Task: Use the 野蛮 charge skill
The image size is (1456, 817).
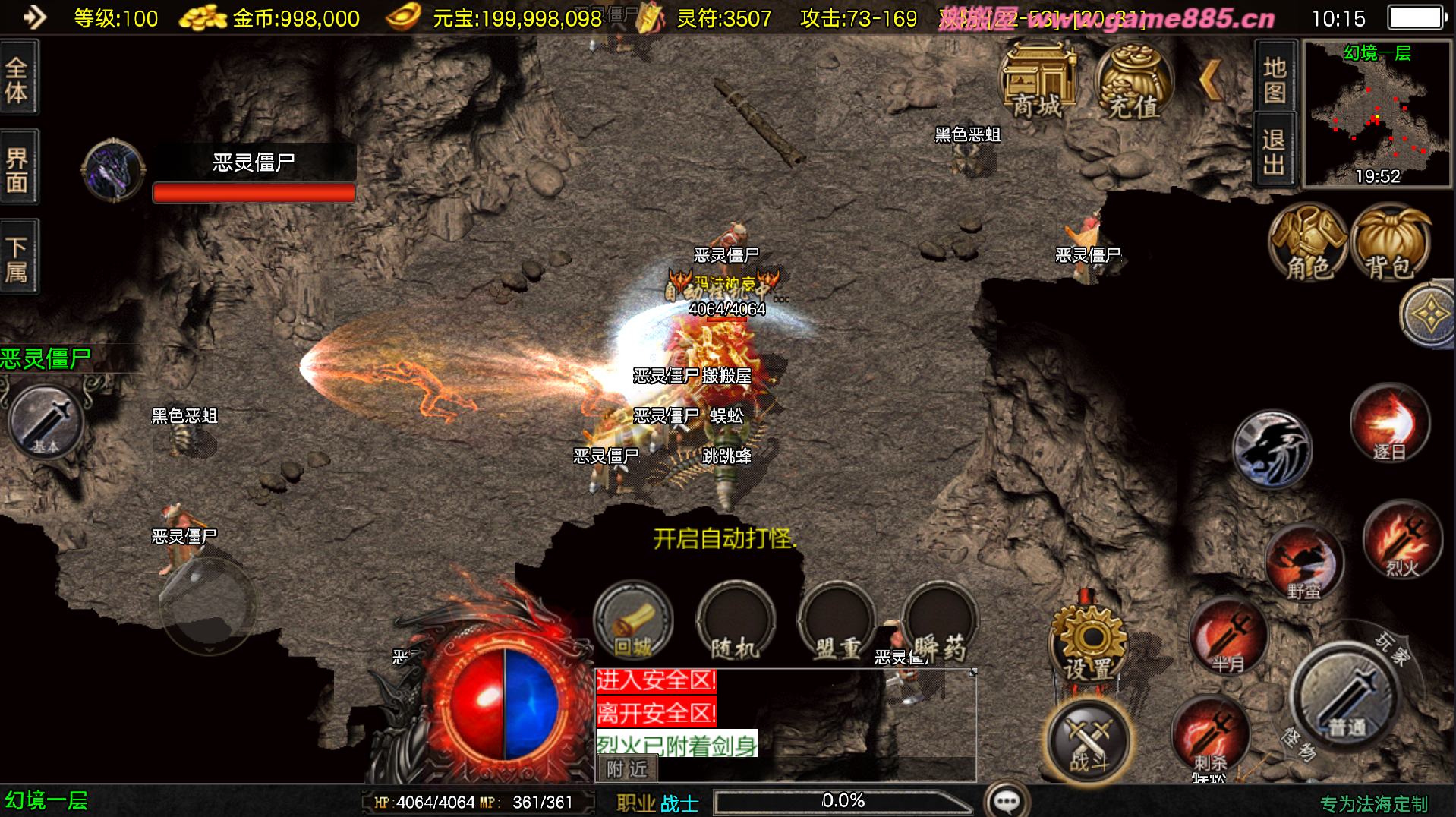Action: [x=1304, y=563]
